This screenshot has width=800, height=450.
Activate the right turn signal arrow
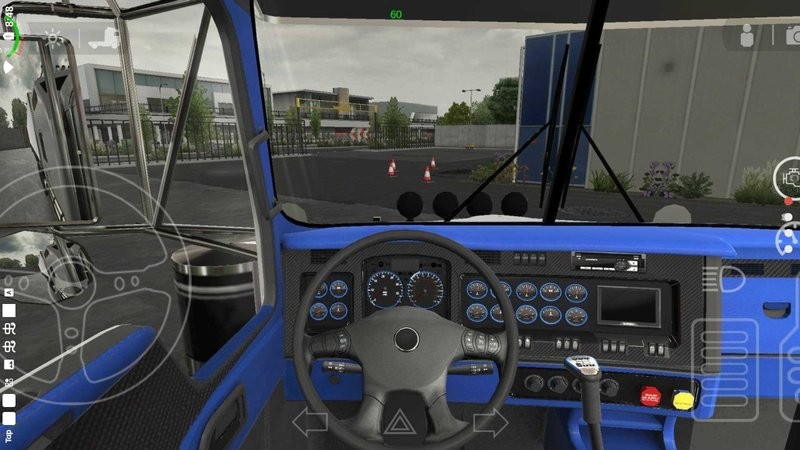coord(490,422)
